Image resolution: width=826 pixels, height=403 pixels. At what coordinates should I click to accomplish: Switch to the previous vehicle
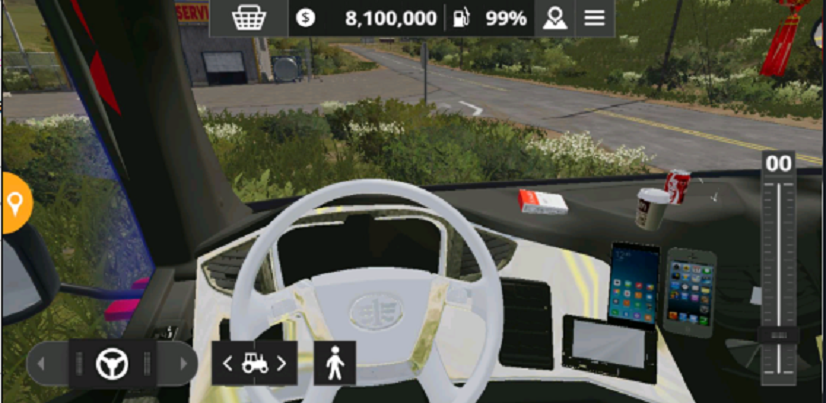pos(227,363)
